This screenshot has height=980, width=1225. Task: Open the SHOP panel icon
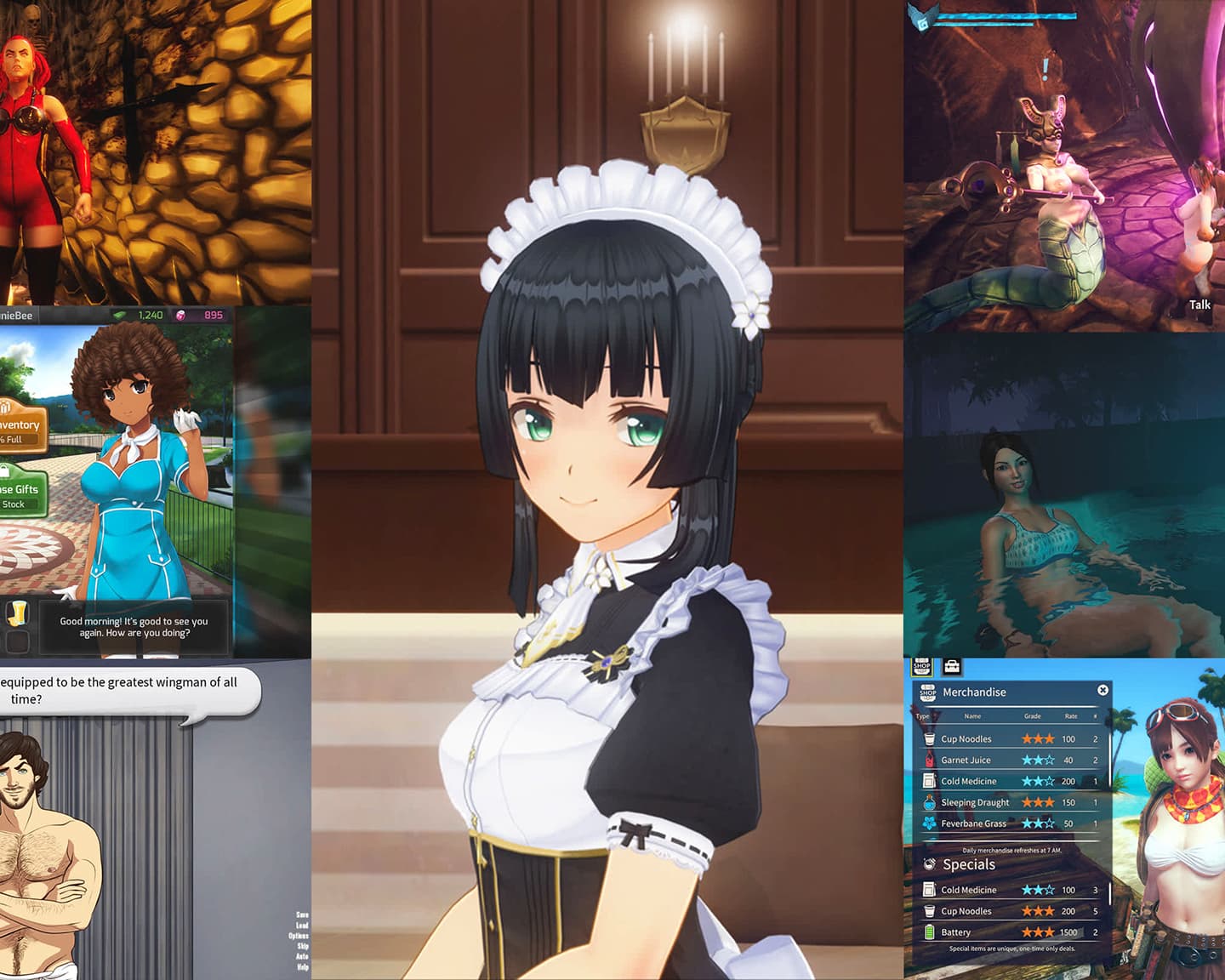coord(922,667)
